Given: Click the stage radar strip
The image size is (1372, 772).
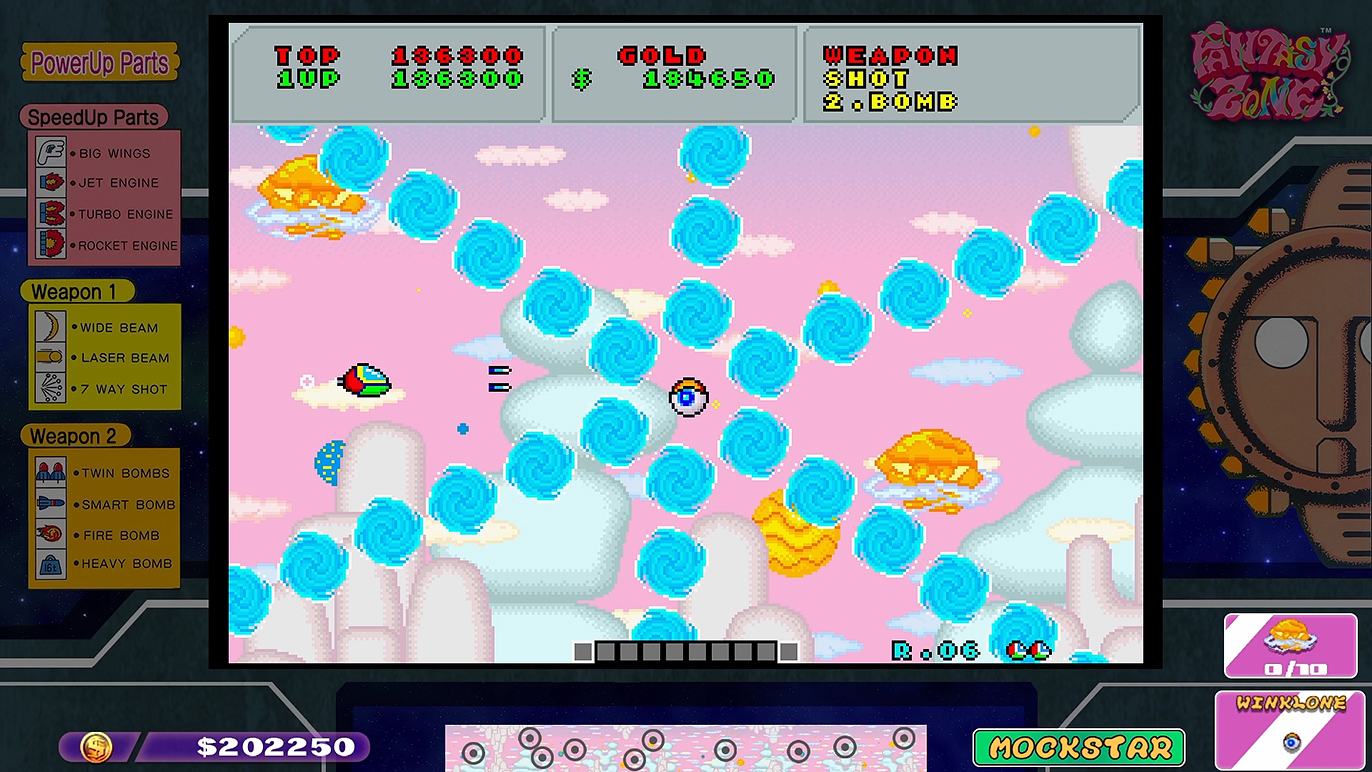Looking at the screenshot, I should [685, 748].
